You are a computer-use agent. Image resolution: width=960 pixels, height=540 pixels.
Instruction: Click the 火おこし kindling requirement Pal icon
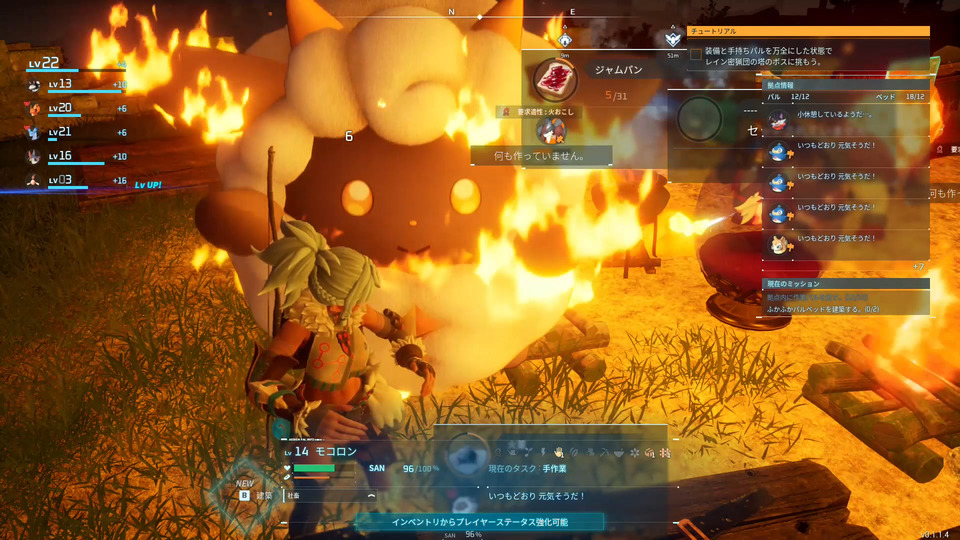click(x=546, y=129)
